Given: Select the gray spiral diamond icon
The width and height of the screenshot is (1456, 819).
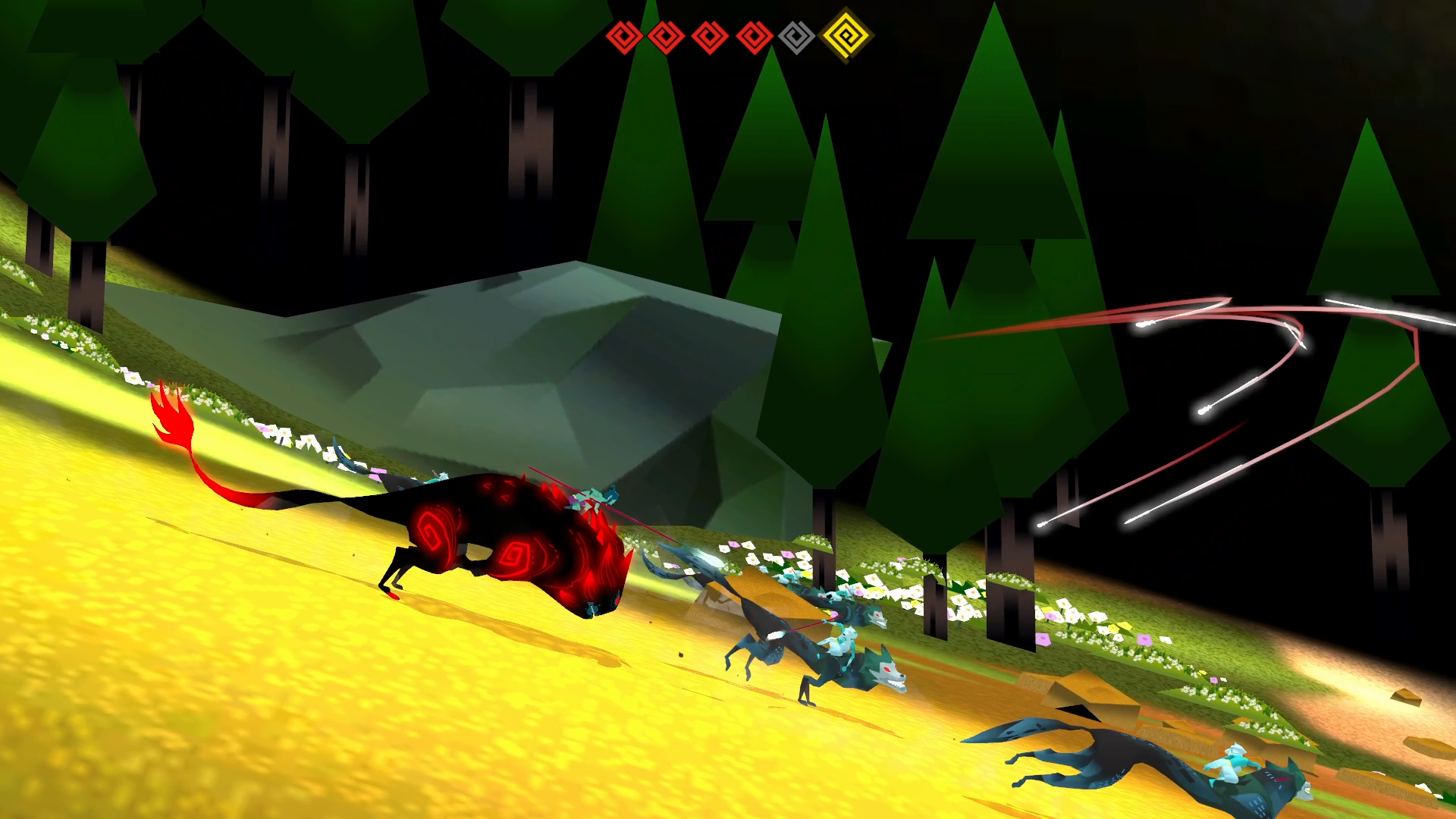Looking at the screenshot, I should tap(796, 36).
